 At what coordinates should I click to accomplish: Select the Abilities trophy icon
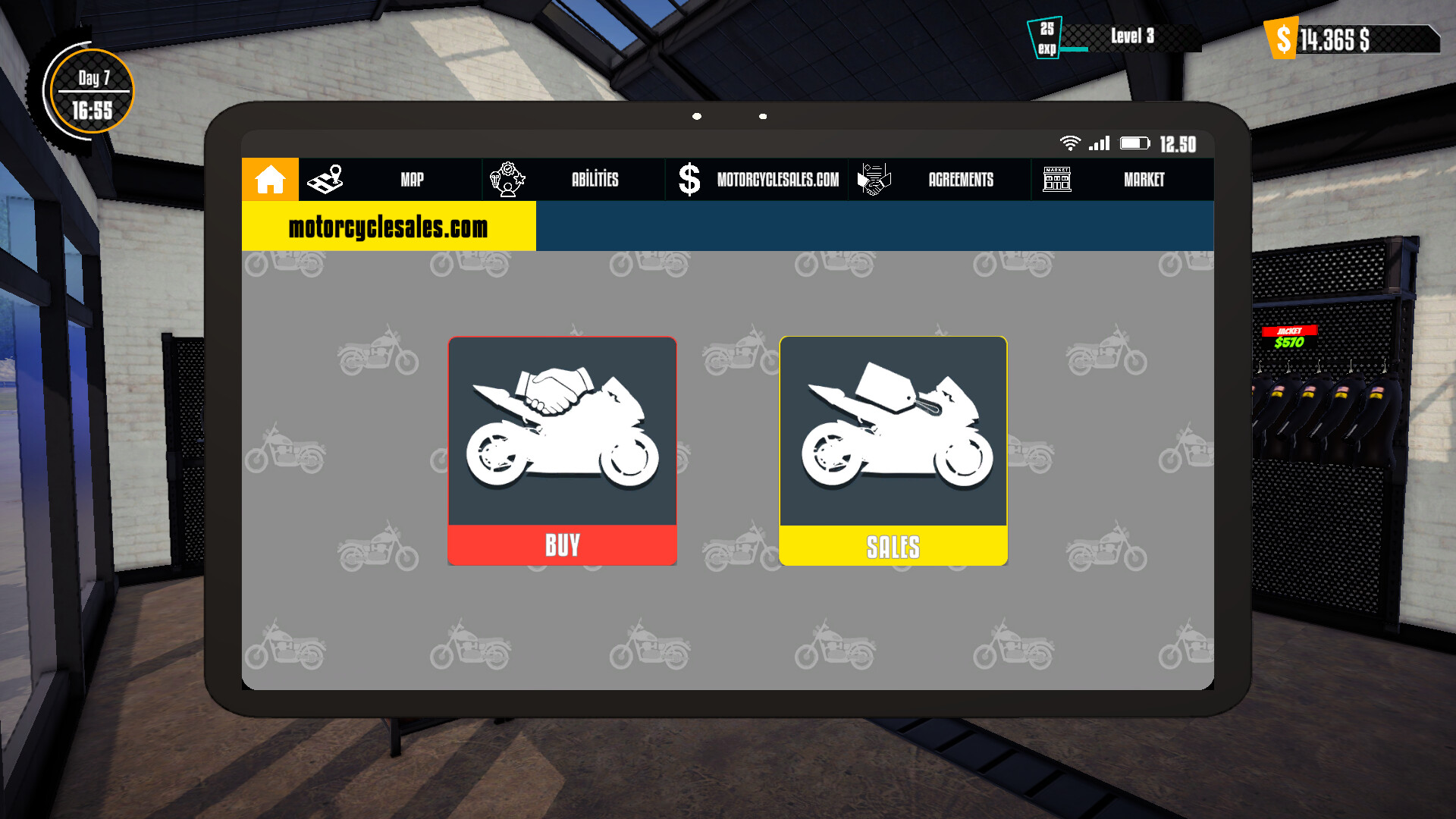[508, 179]
